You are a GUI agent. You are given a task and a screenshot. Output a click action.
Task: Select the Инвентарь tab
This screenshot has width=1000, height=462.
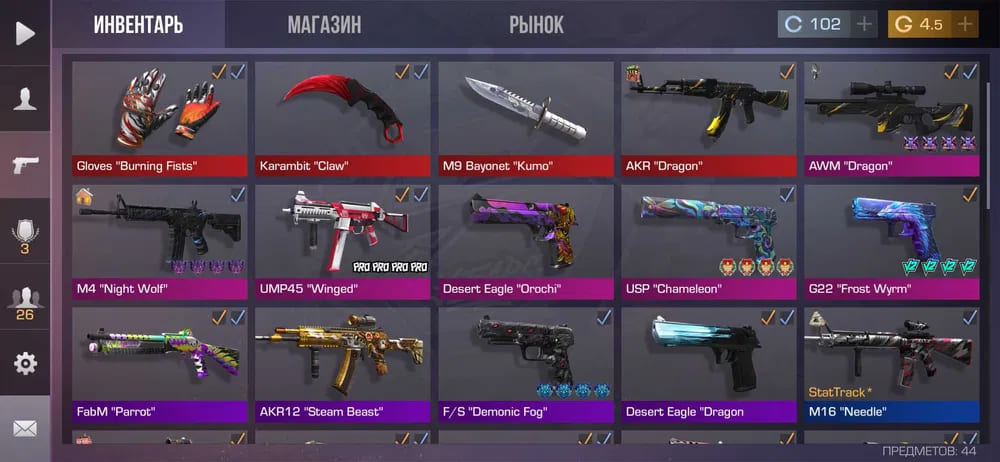(139, 24)
